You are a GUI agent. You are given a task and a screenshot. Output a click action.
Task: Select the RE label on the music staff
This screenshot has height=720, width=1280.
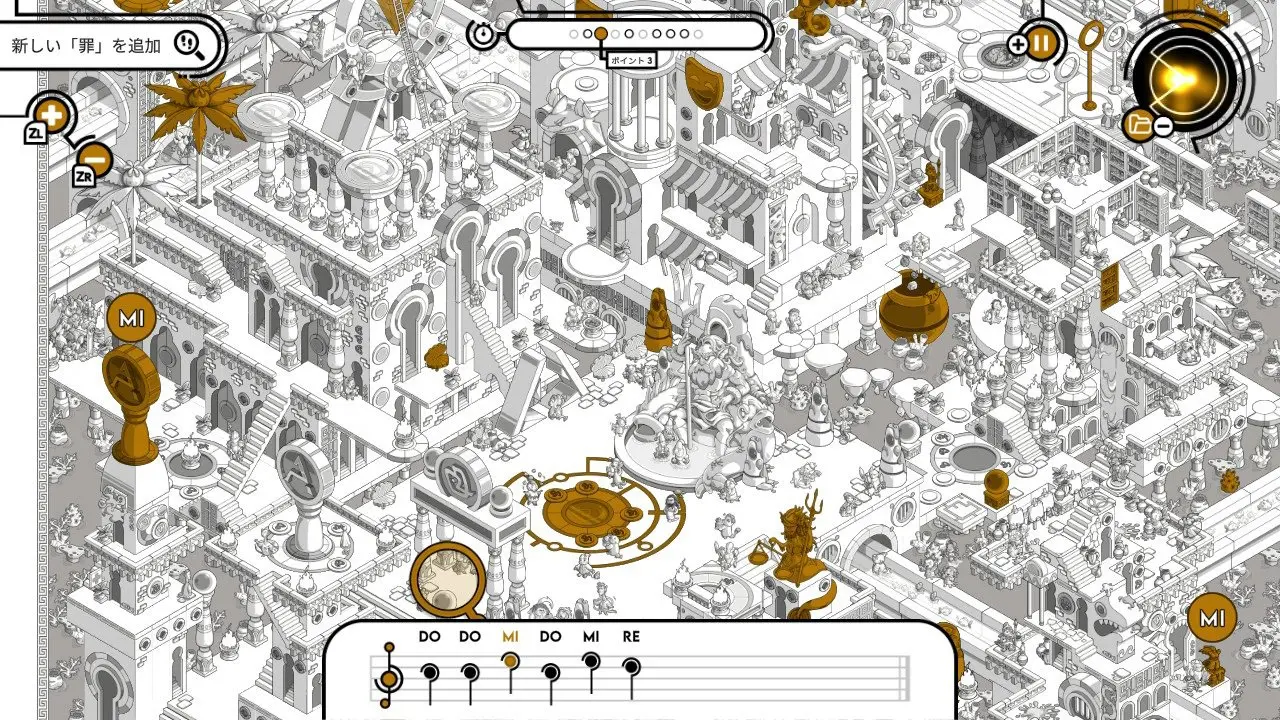[x=630, y=637]
